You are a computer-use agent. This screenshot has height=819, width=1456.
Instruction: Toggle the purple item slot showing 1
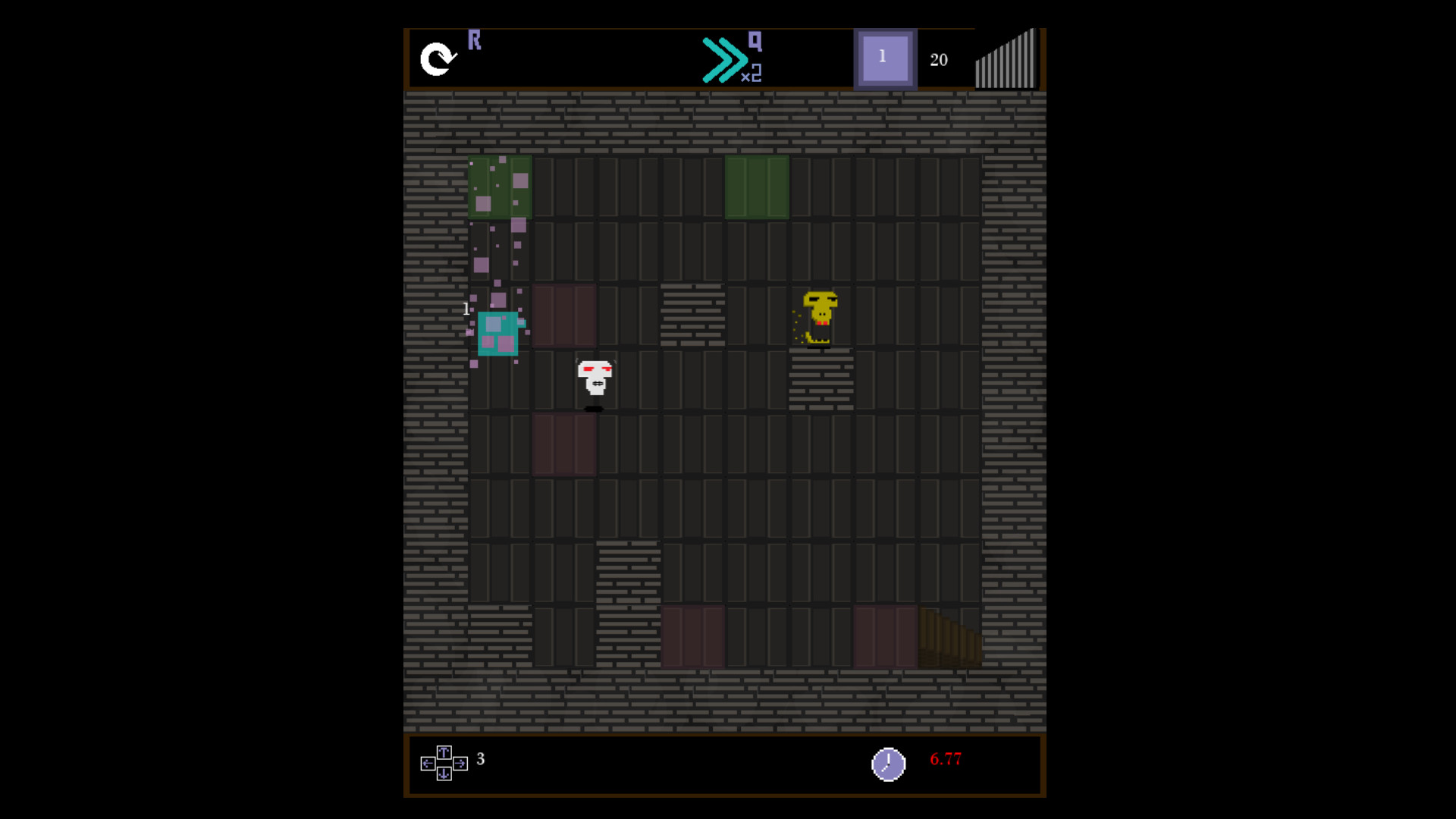(x=885, y=57)
